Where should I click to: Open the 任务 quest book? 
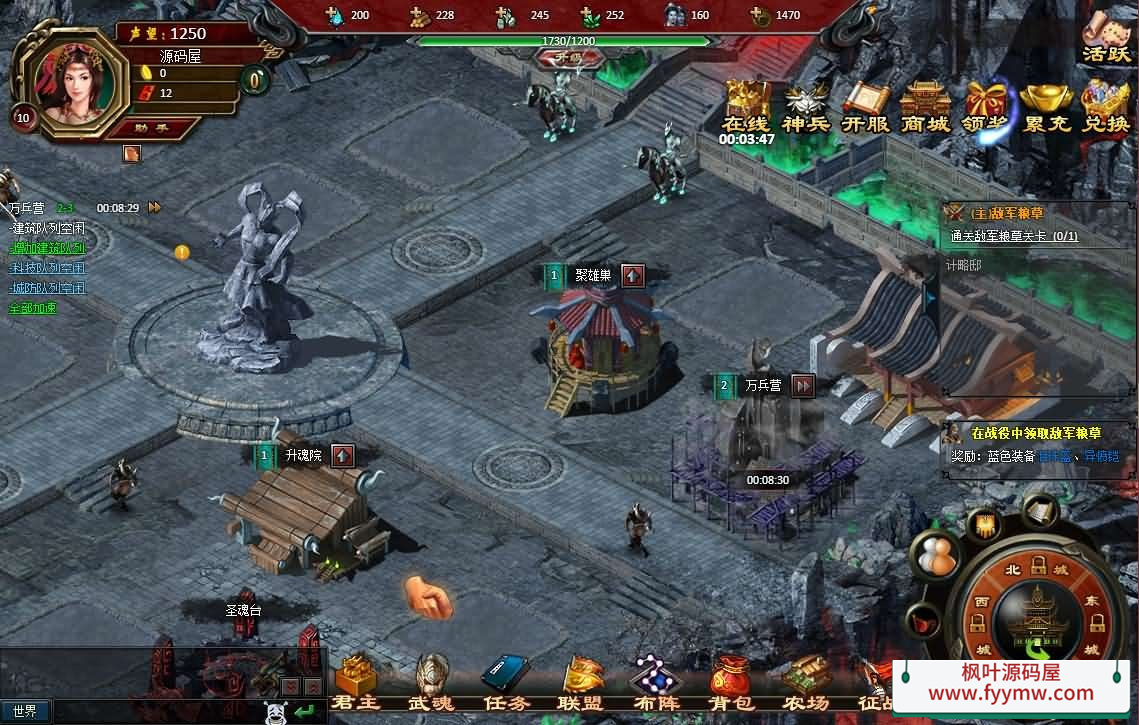pos(507,683)
